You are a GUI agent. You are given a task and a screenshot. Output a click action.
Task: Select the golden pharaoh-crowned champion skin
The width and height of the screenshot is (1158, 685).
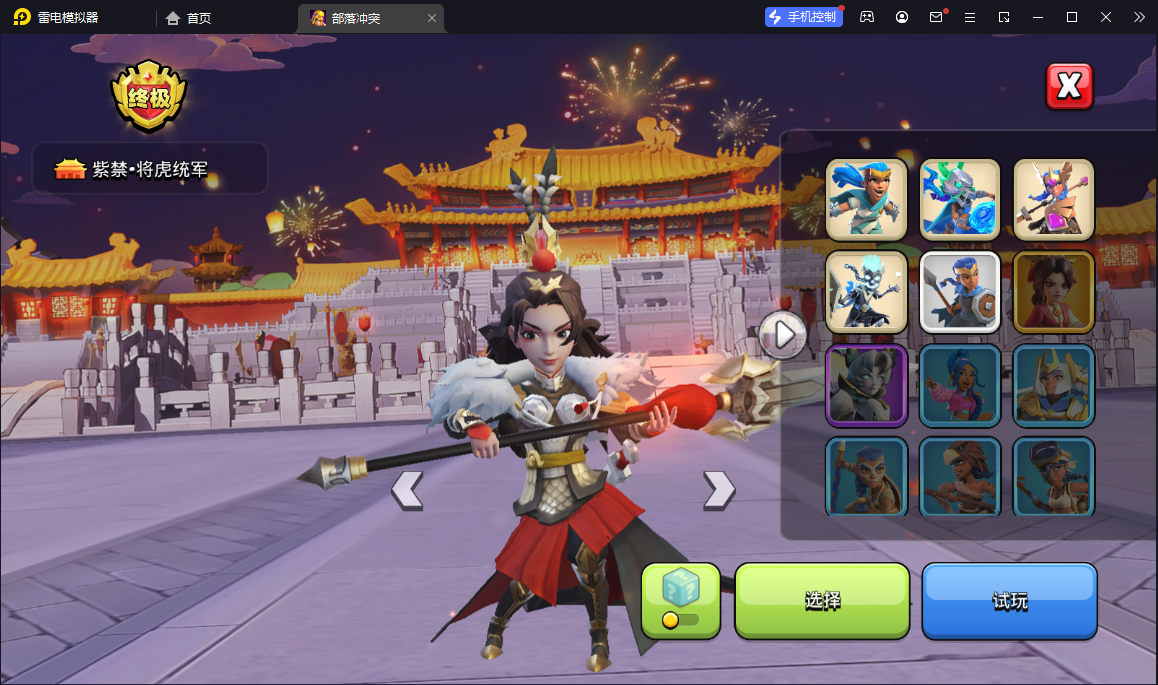1054,385
